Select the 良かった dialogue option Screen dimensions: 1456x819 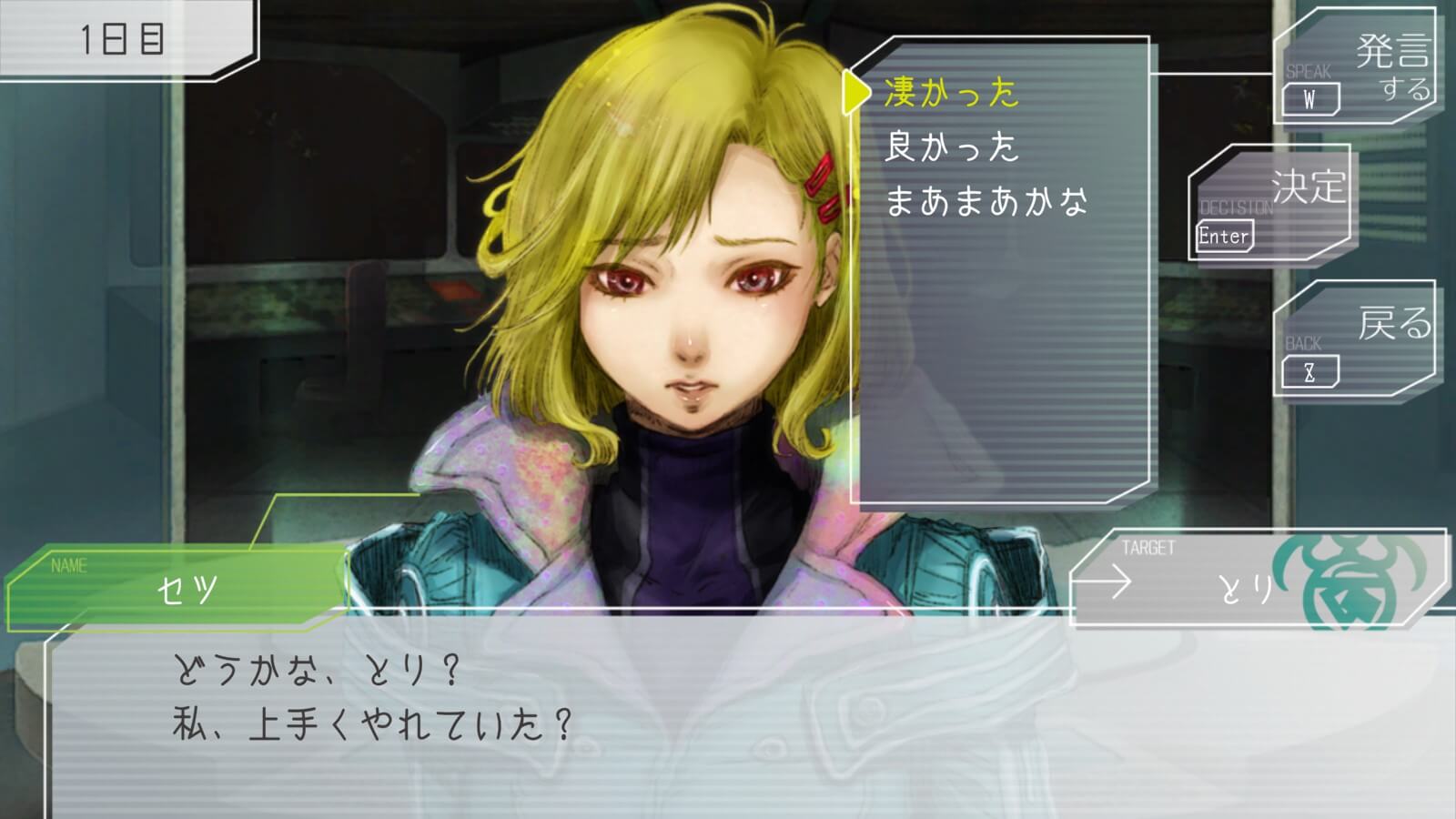[952, 147]
